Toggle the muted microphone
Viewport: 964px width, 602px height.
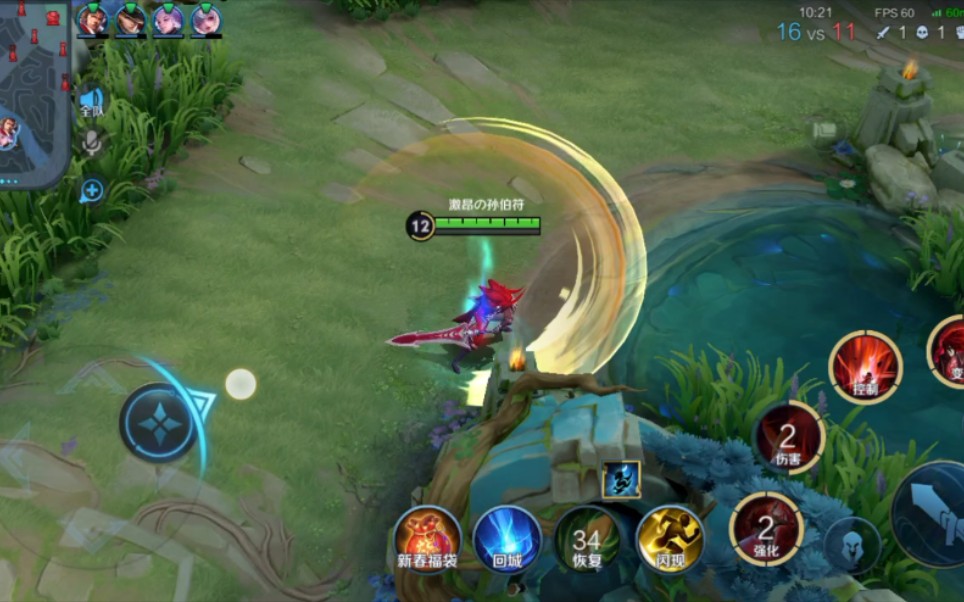(92, 145)
